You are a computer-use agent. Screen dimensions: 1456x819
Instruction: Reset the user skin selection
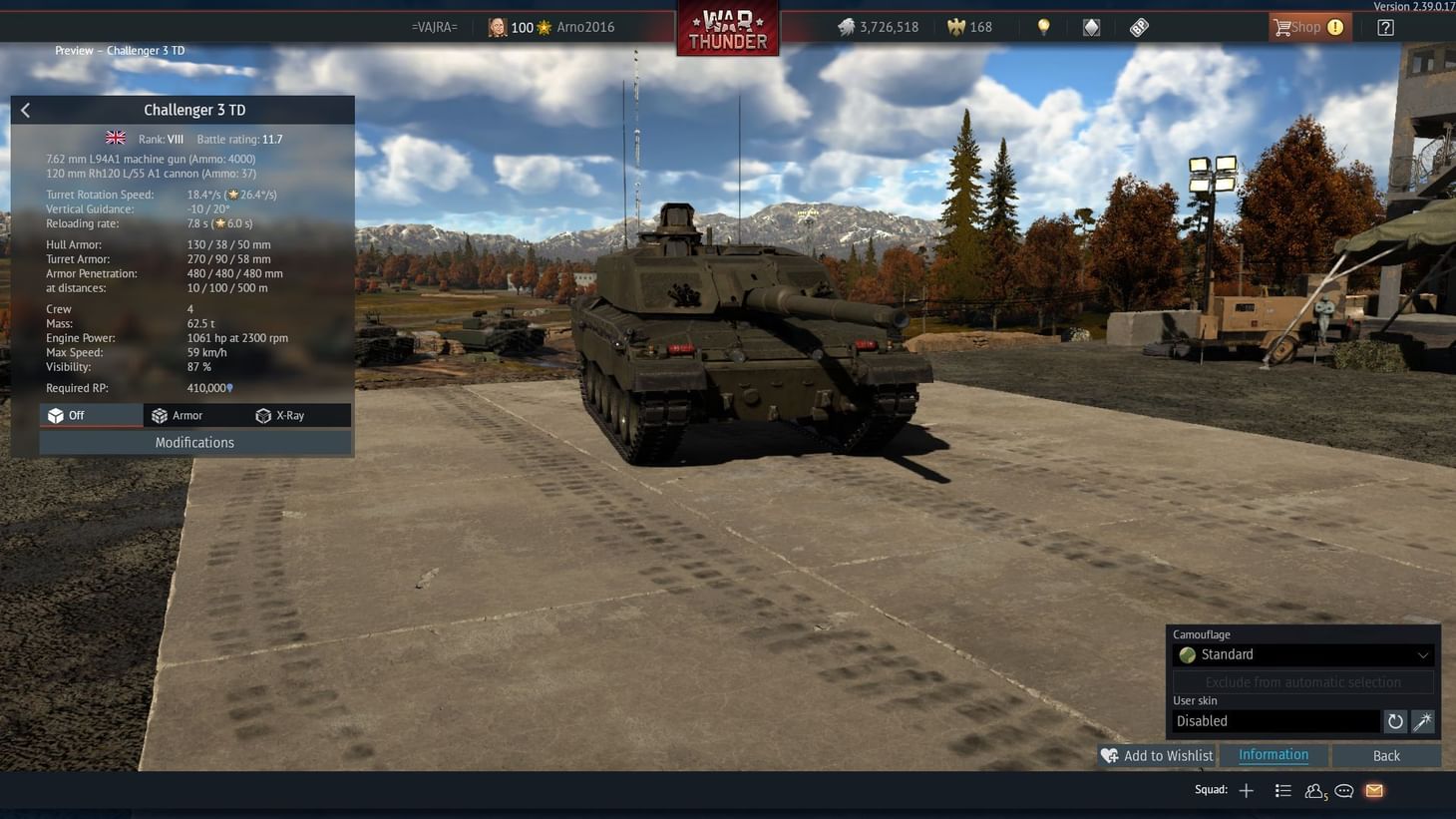(x=1394, y=720)
